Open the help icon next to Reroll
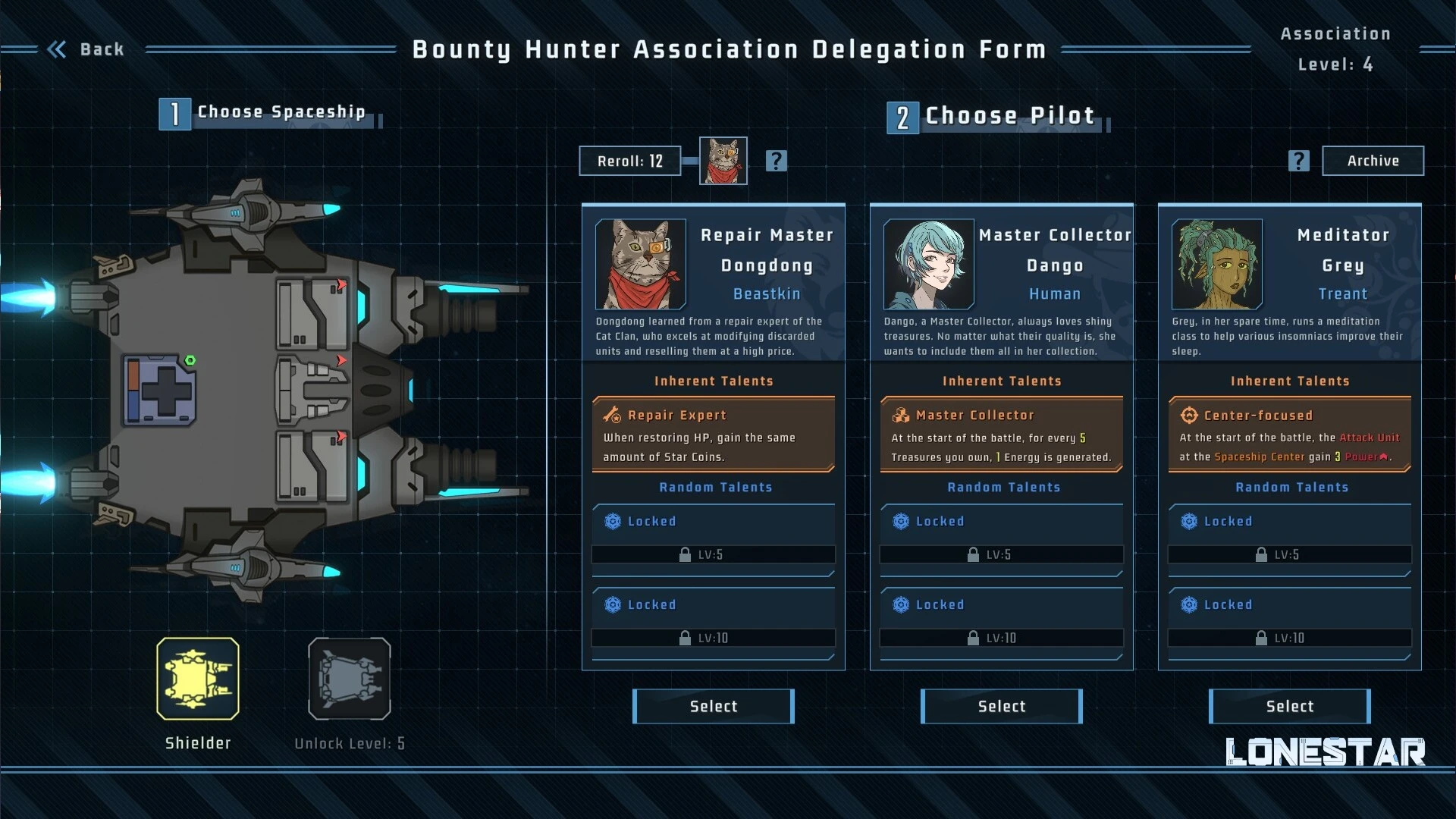 776,161
